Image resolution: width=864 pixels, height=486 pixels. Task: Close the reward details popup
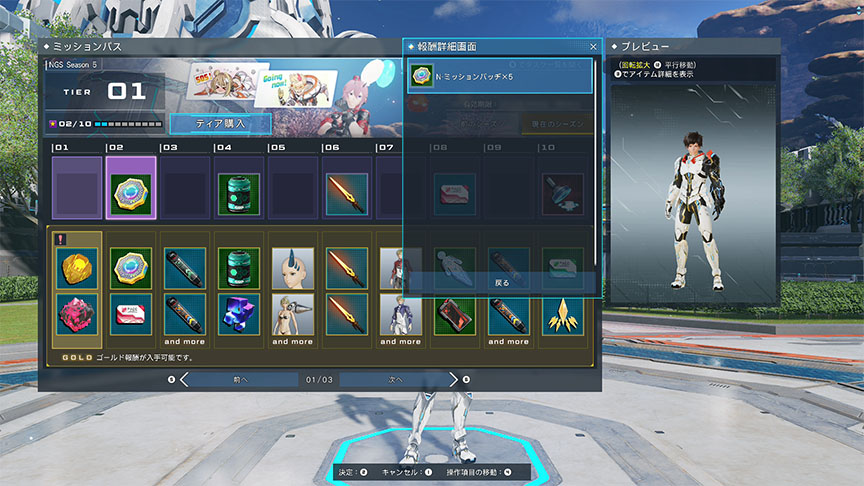[592, 47]
